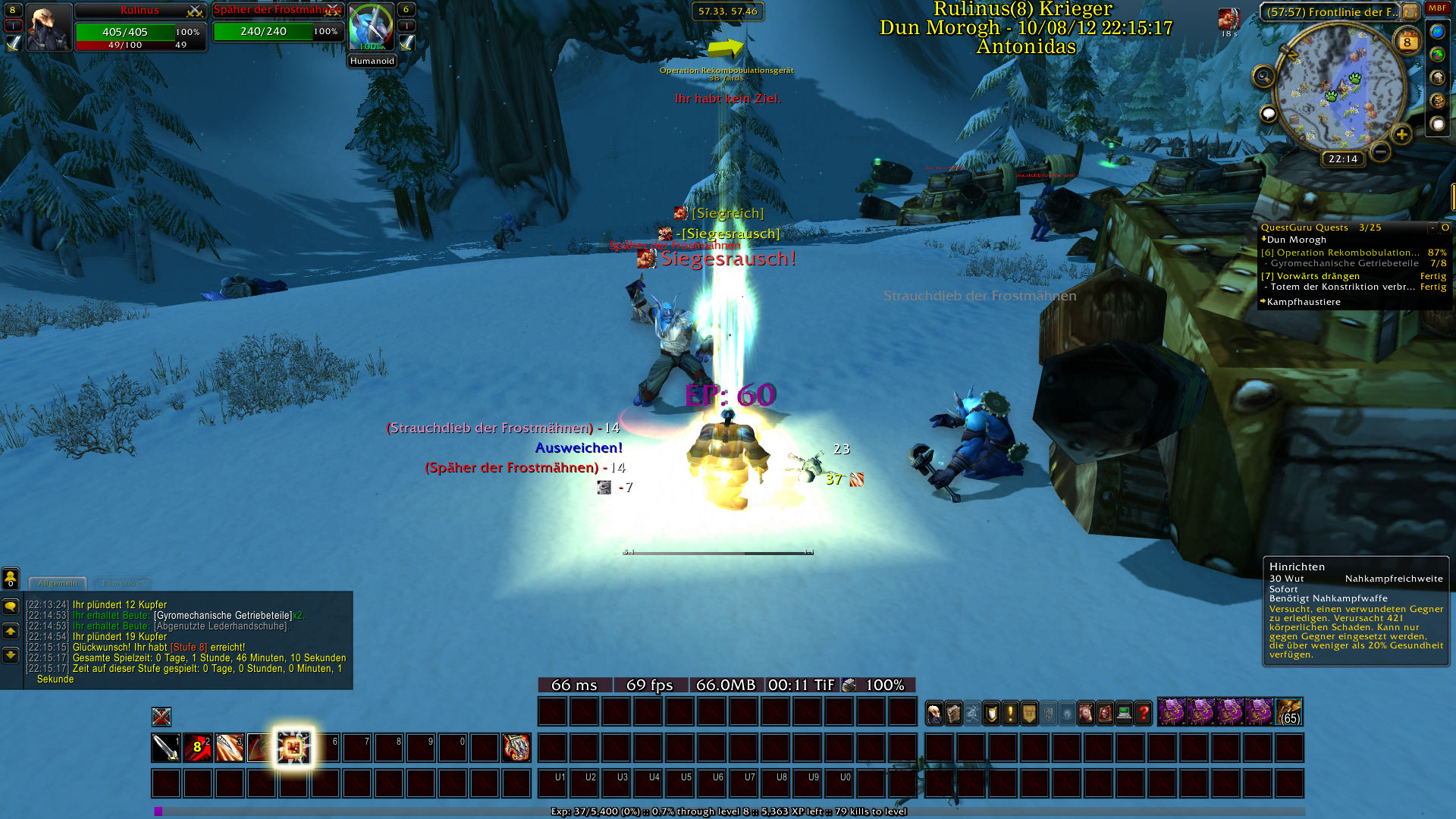Screen dimensions: 1456x819
Task: Open the minimap tracking magnifier button
Action: [1263, 76]
